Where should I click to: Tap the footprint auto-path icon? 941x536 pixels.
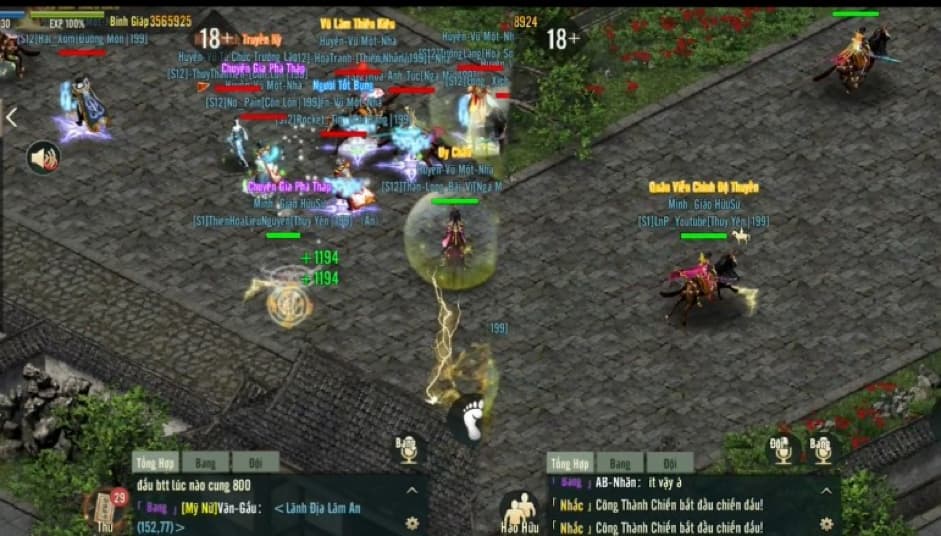[x=469, y=418]
